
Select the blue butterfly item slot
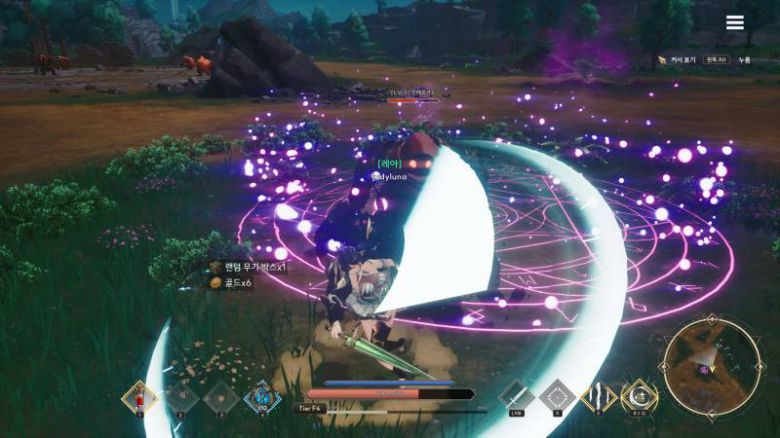(x=262, y=397)
